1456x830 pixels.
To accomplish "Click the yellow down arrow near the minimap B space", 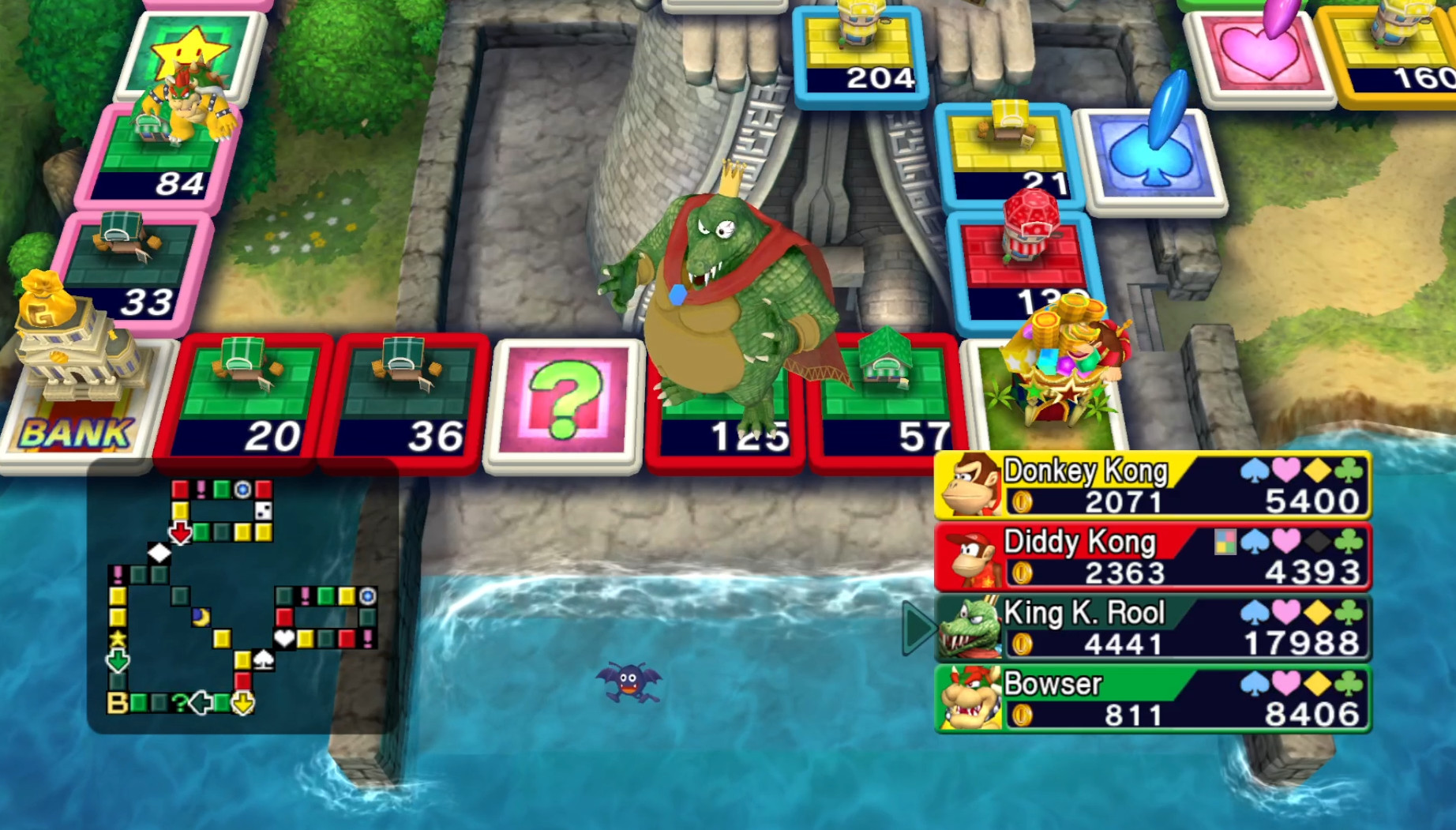I will [242, 702].
